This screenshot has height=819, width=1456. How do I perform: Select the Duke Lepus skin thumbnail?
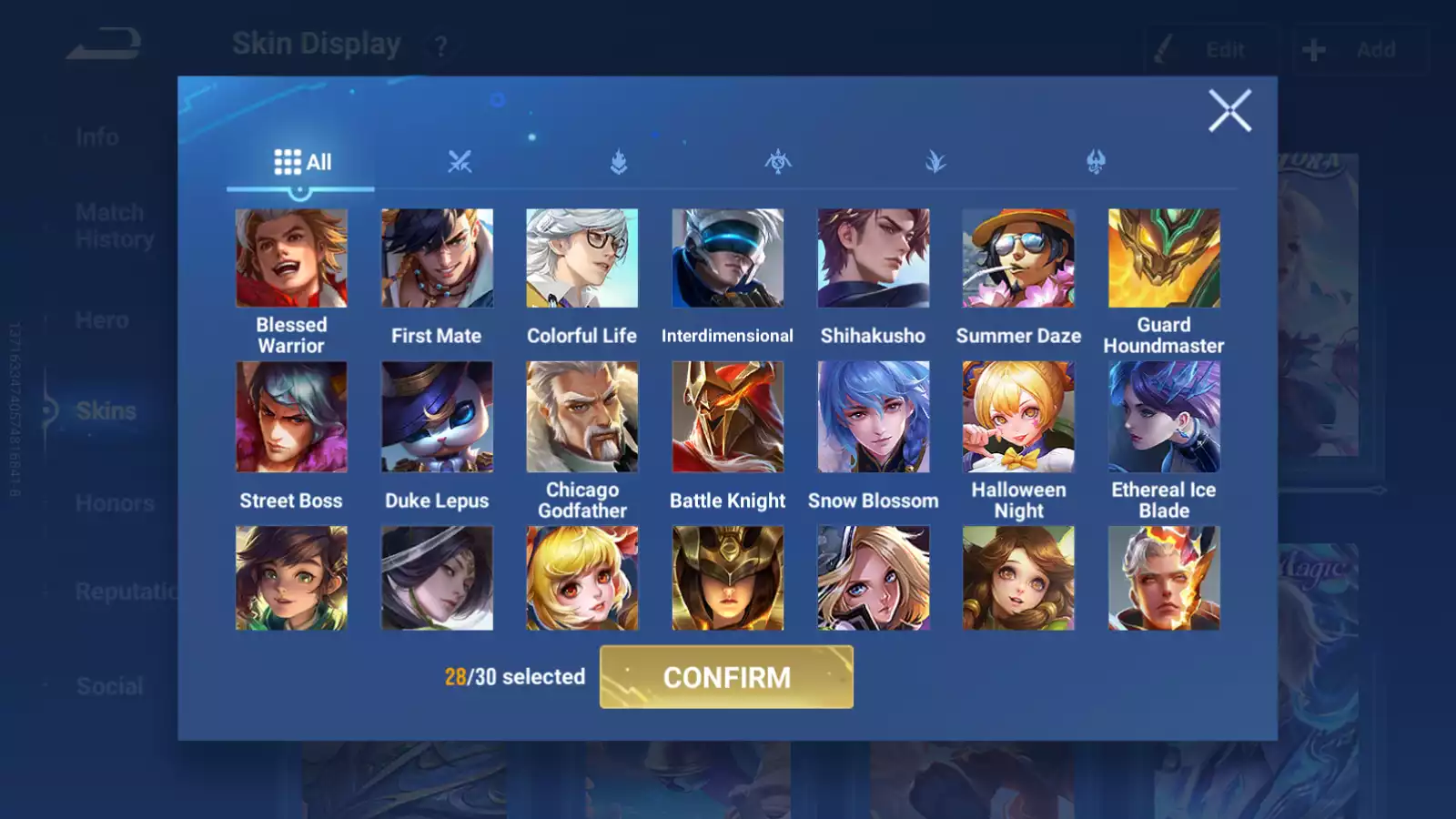[x=437, y=417]
